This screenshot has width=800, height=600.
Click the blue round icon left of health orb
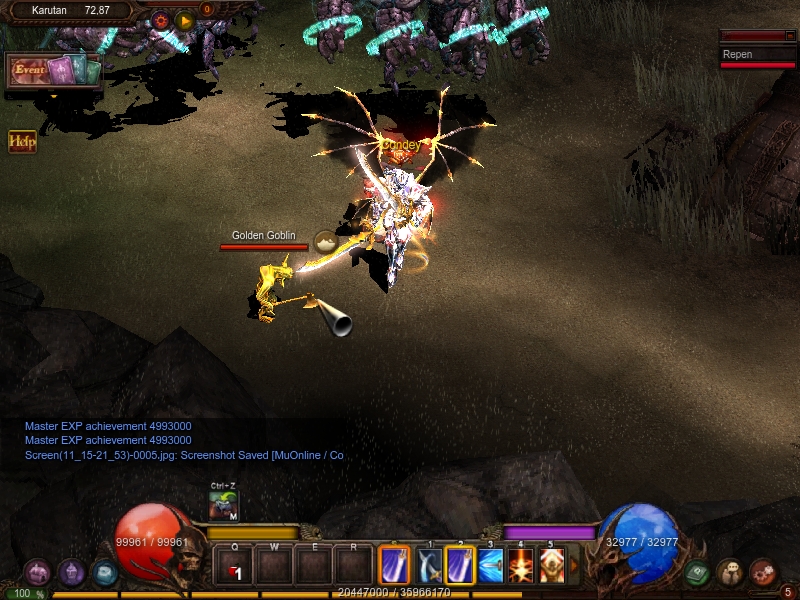click(104, 572)
